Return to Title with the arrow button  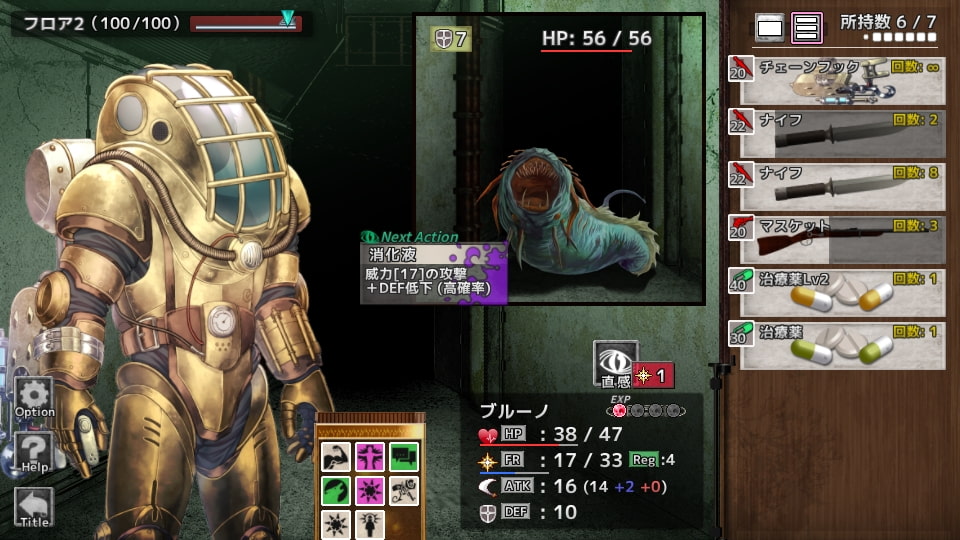[x=35, y=507]
